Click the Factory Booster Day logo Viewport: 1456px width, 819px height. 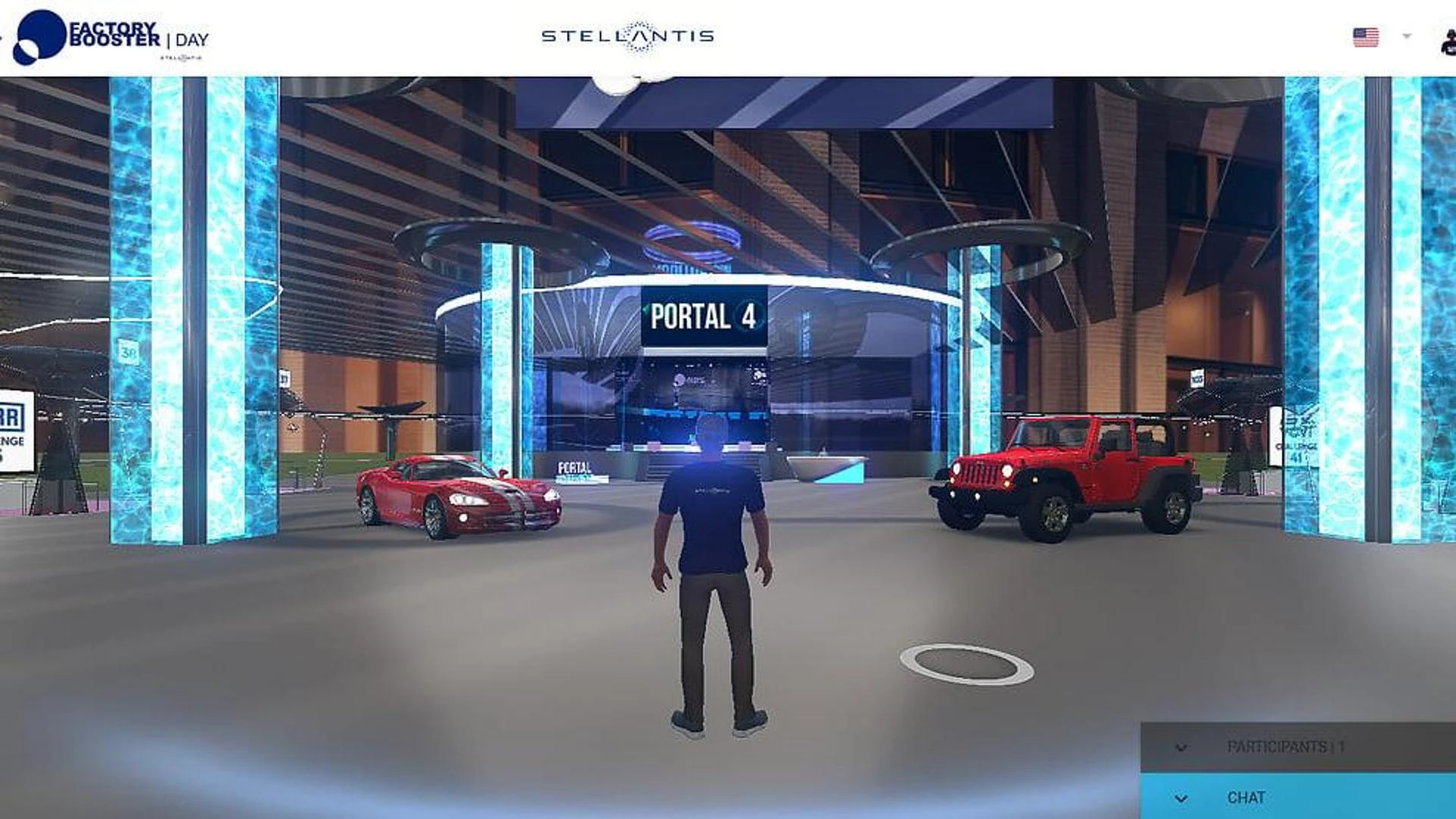[112, 37]
